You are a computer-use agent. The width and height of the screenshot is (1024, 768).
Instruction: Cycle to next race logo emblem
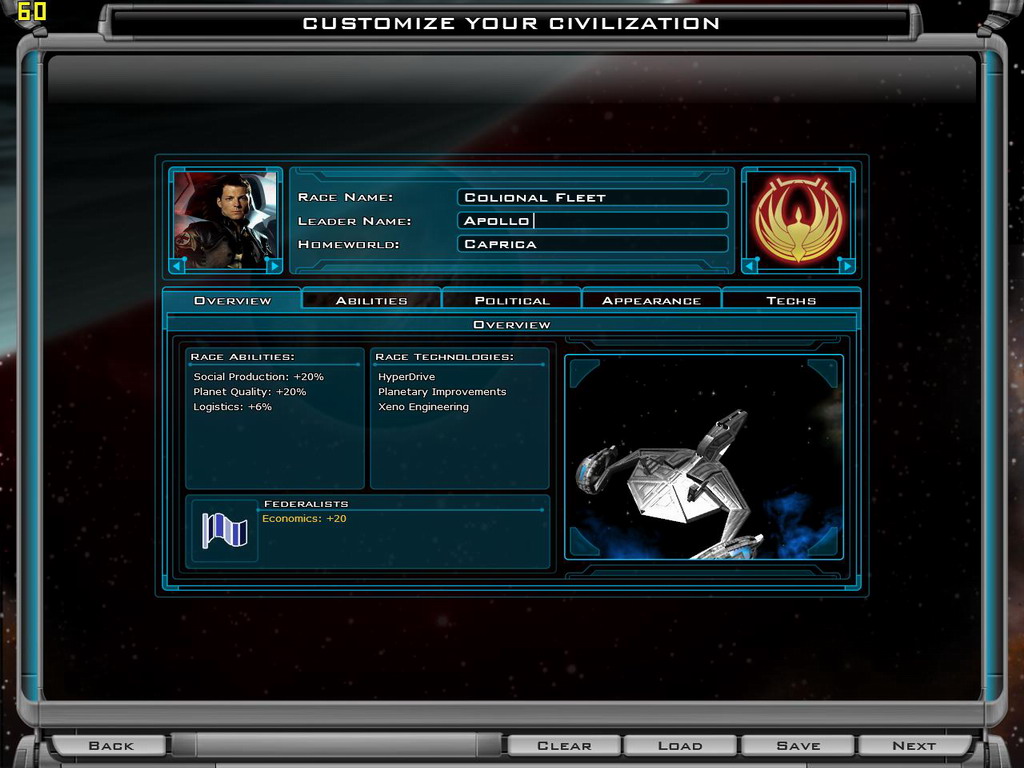click(x=845, y=265)
